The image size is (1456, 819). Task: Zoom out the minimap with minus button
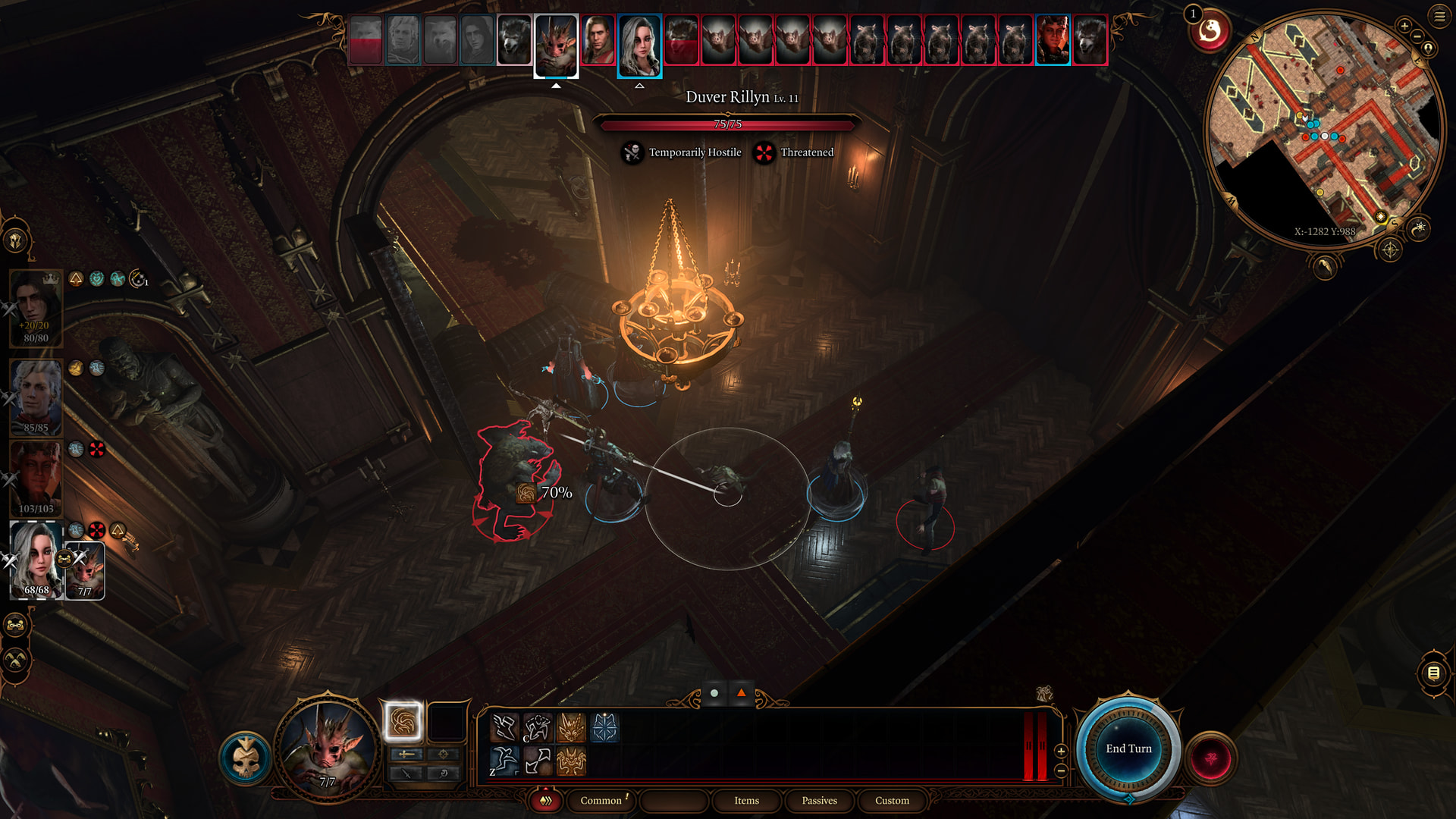1417,36
